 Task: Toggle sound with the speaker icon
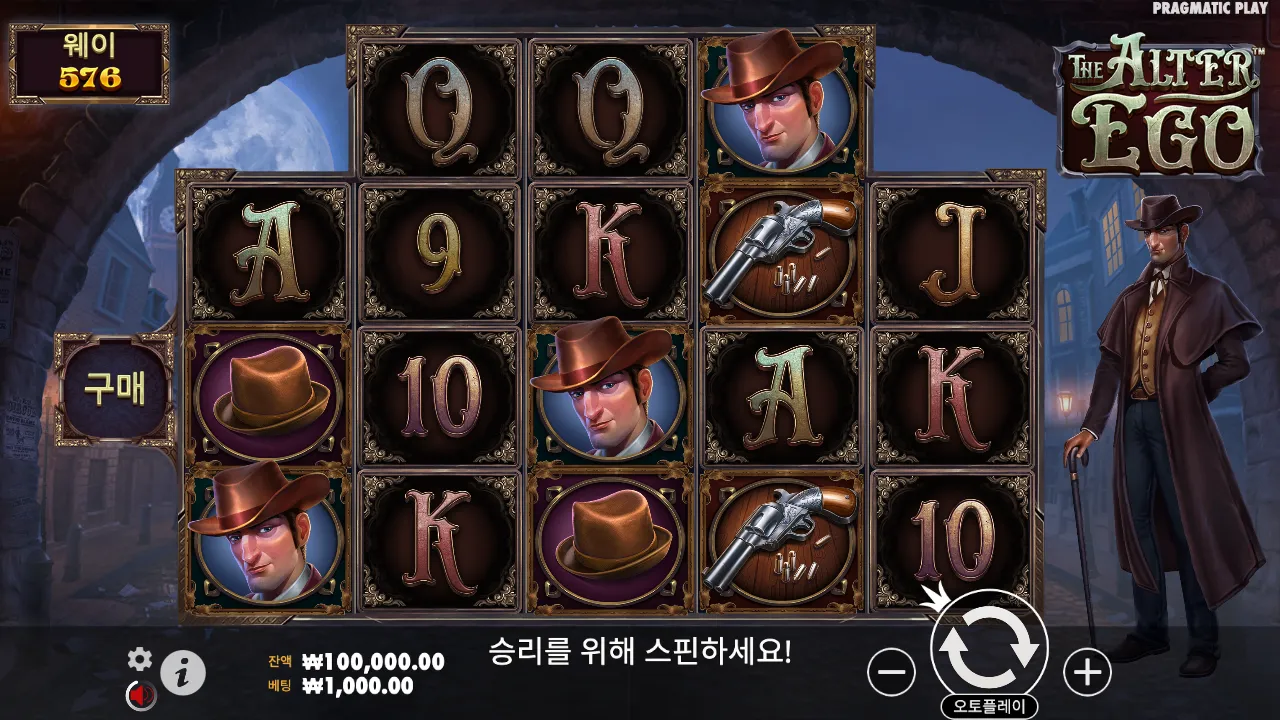point(139,693)
